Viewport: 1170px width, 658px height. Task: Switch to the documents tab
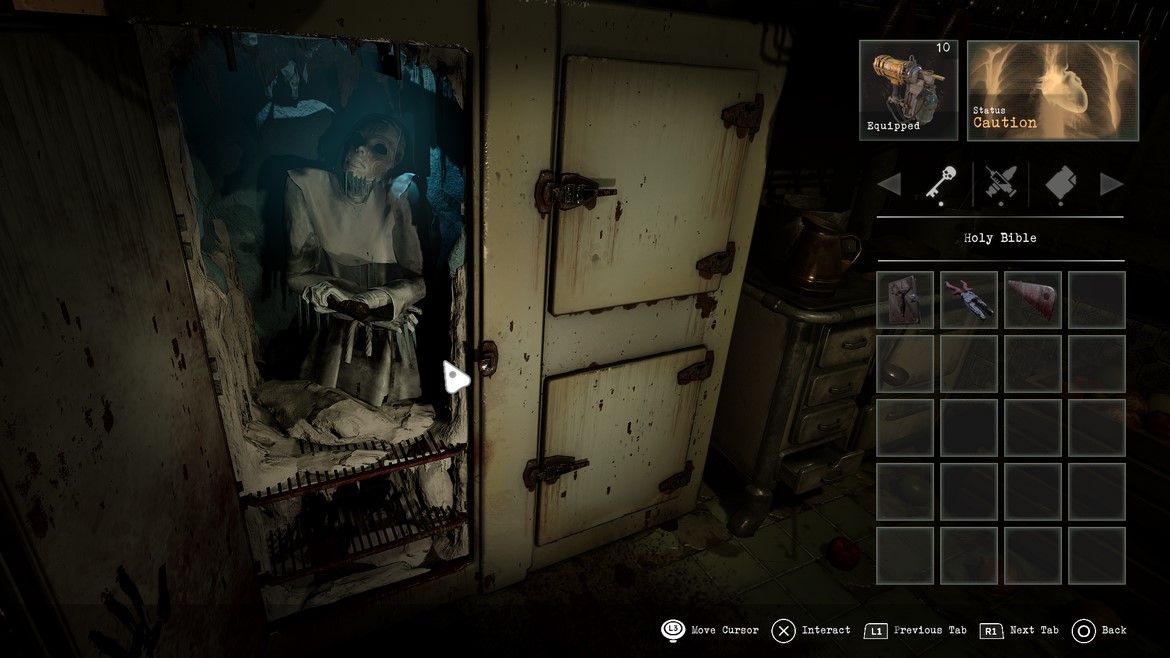pyautogui.click(x=1060, y=184)
